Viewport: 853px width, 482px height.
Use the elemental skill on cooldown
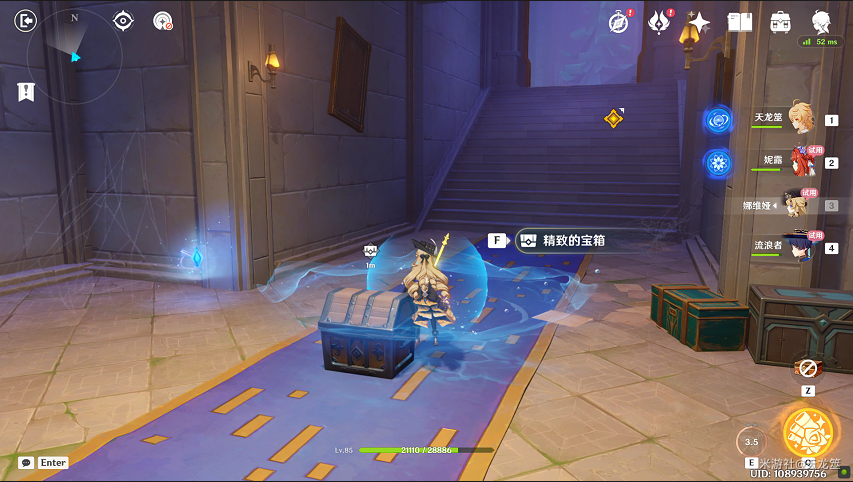click(x=751, y=441)
